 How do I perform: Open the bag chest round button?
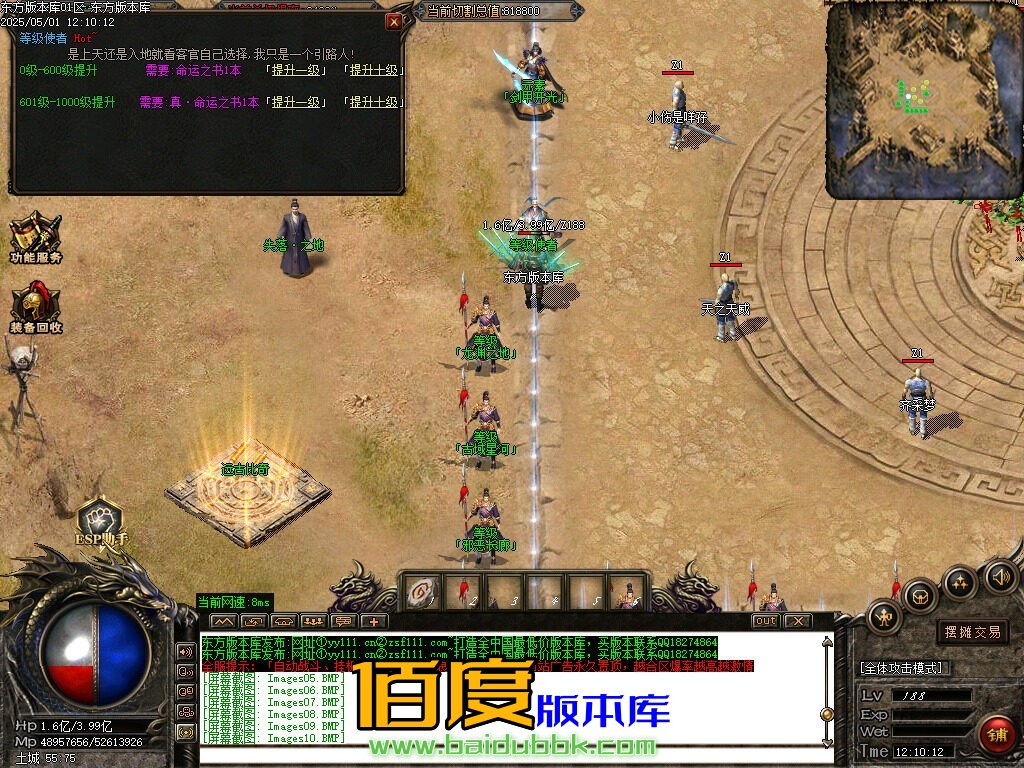920,596
